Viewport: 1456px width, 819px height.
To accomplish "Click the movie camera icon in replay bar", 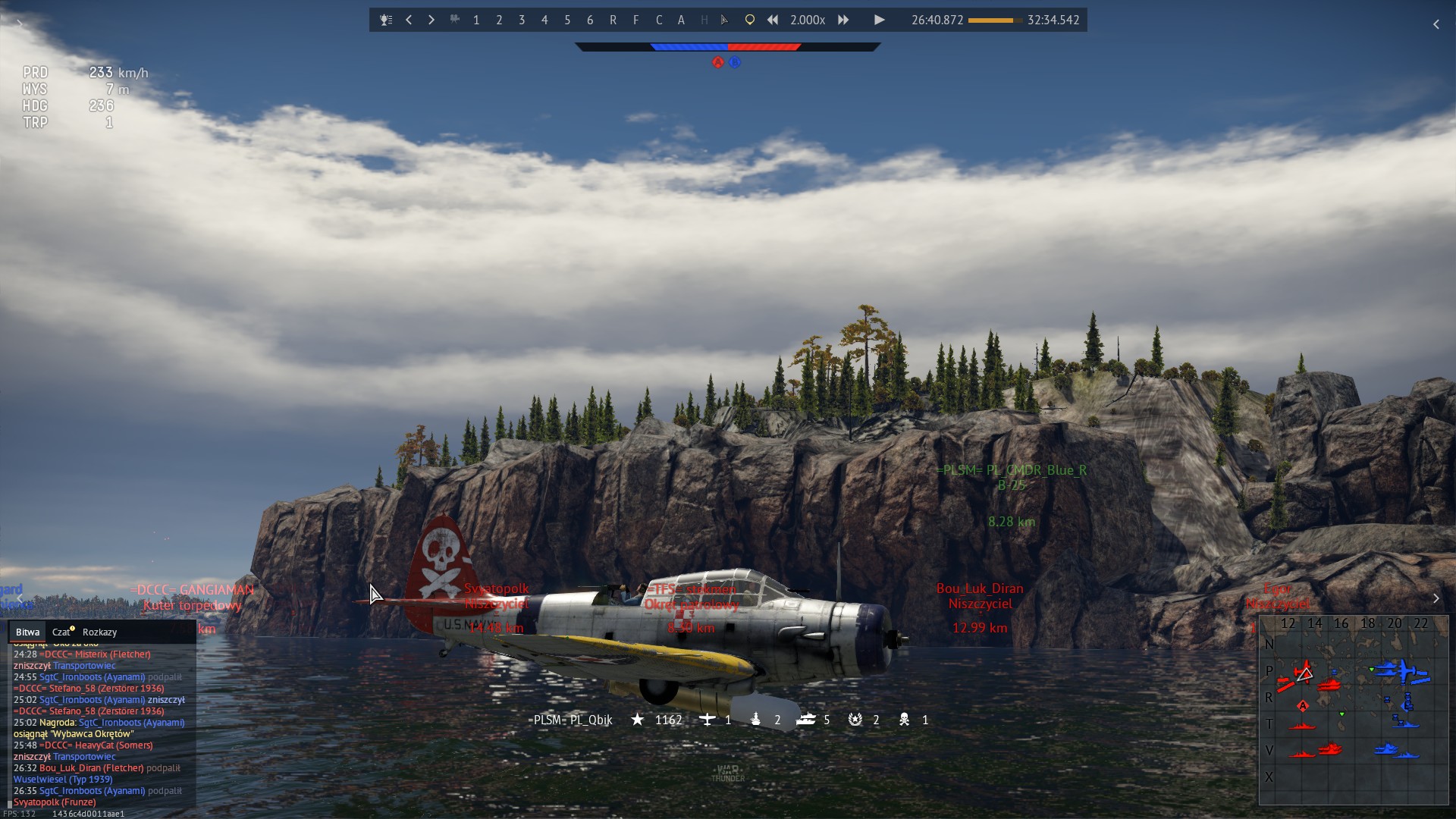I will click(454, 20).
